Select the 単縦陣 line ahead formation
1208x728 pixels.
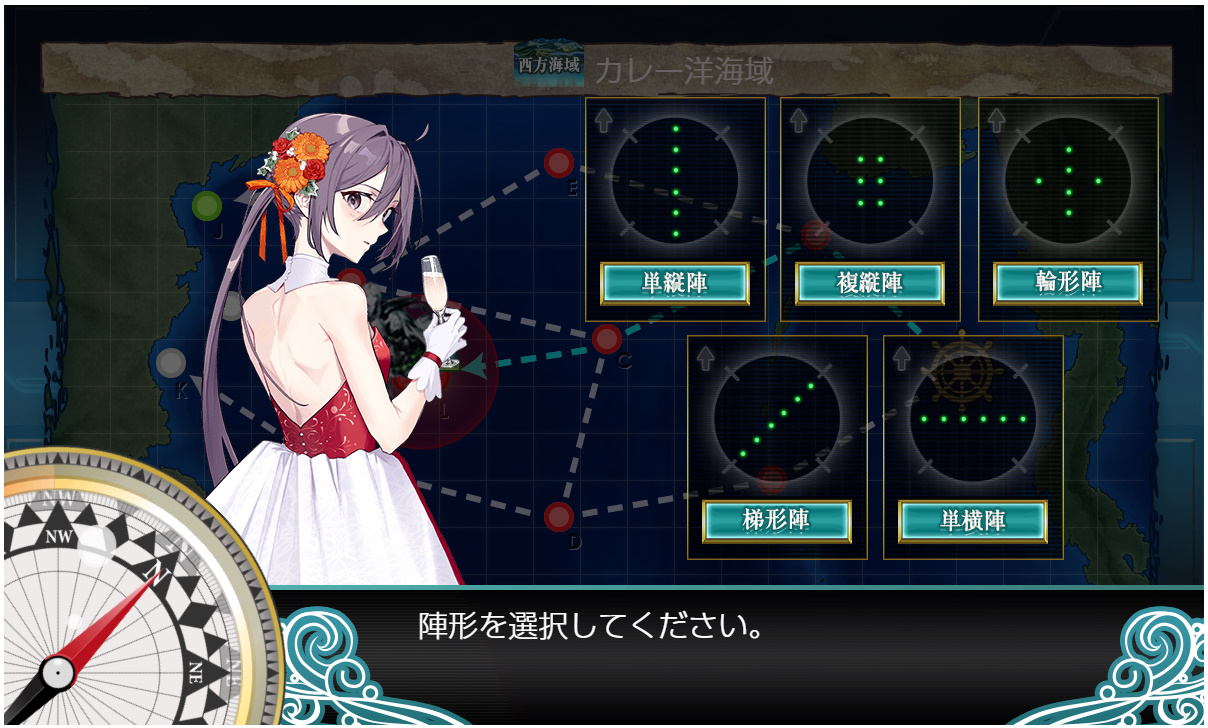675,284
